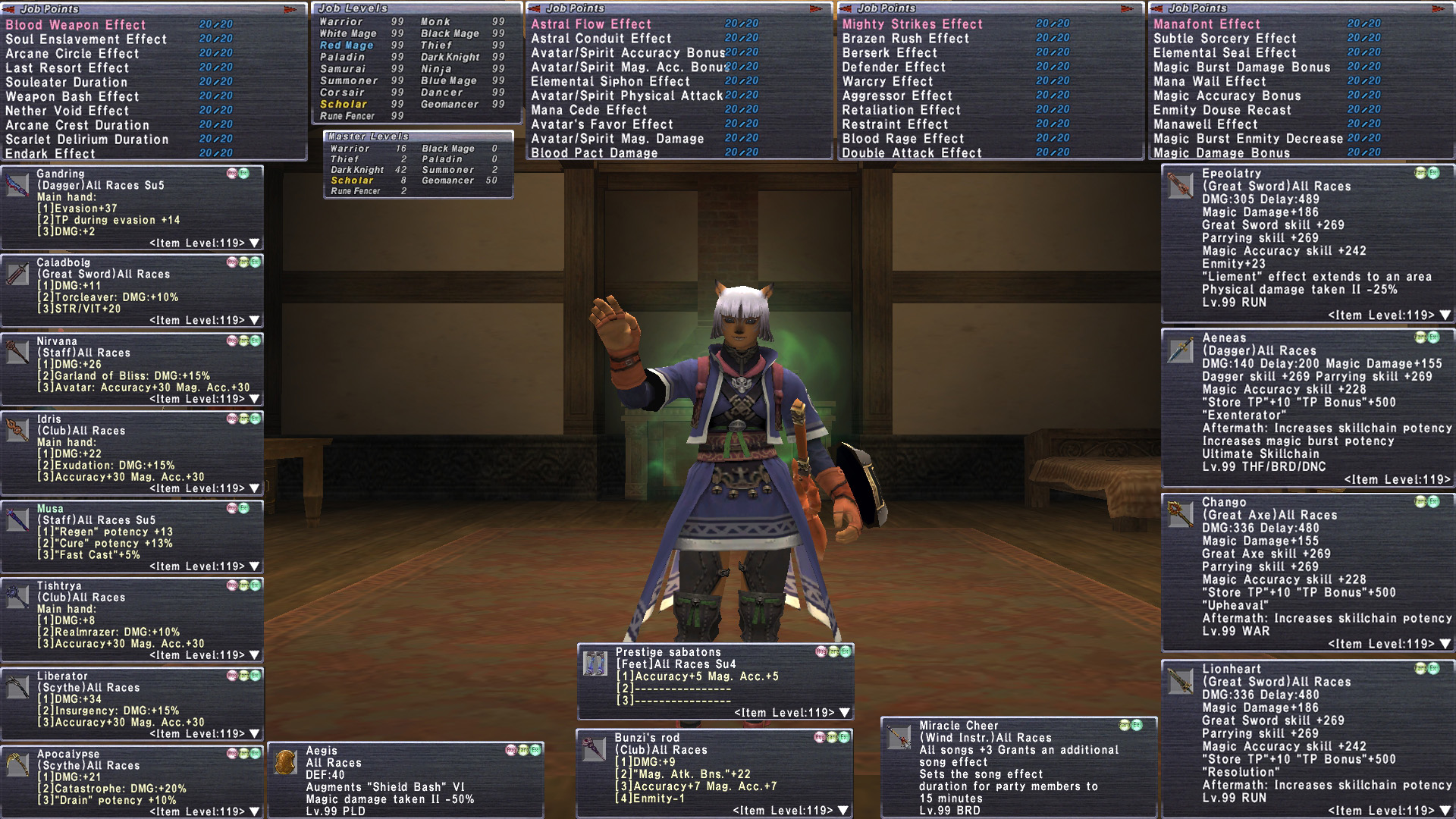Select the Blood Weapon Effect row
1456x819 pixels.
(76, 25)
